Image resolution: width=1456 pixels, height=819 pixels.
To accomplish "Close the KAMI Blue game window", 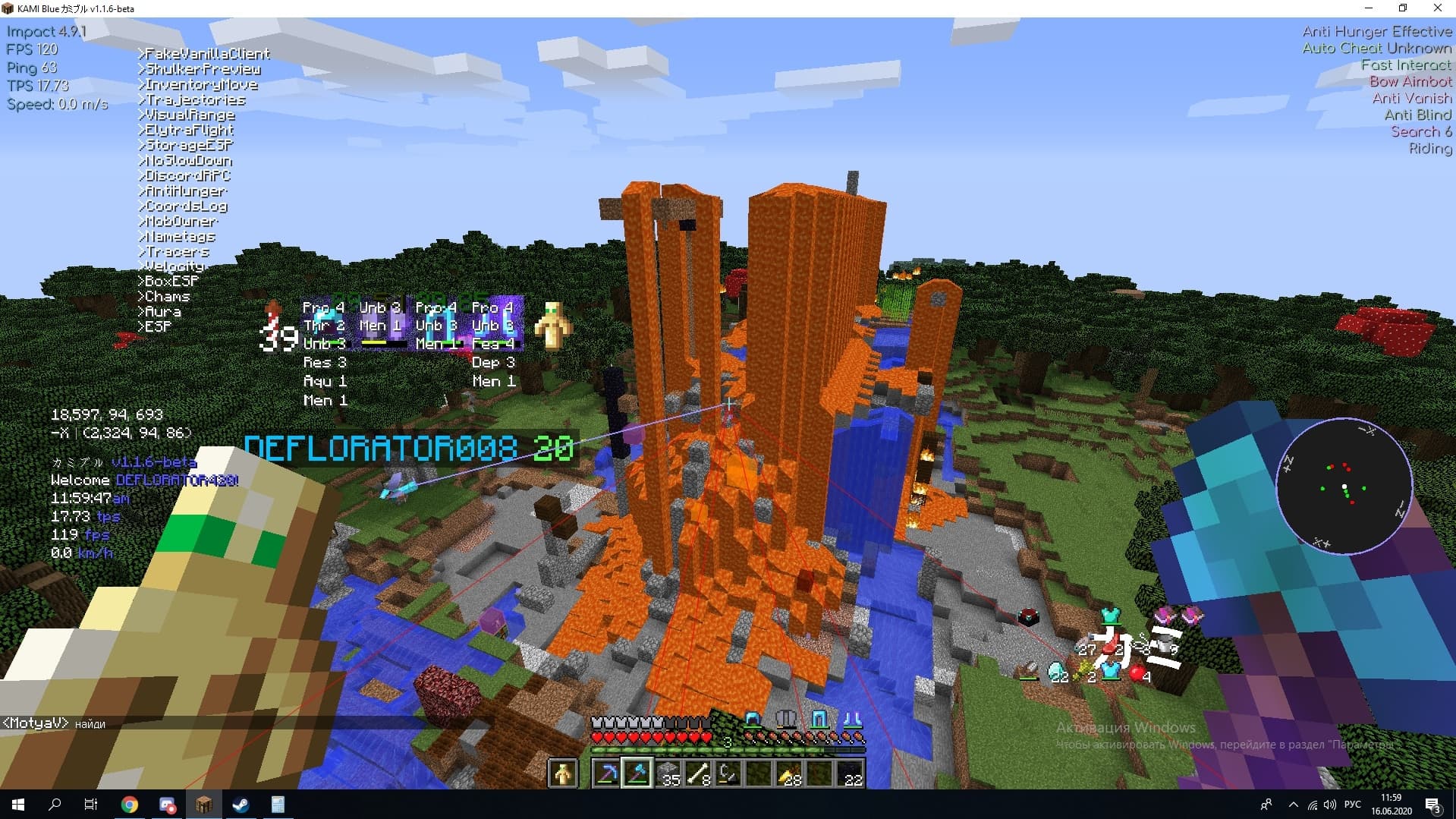I will click(x=1437, y=8).
